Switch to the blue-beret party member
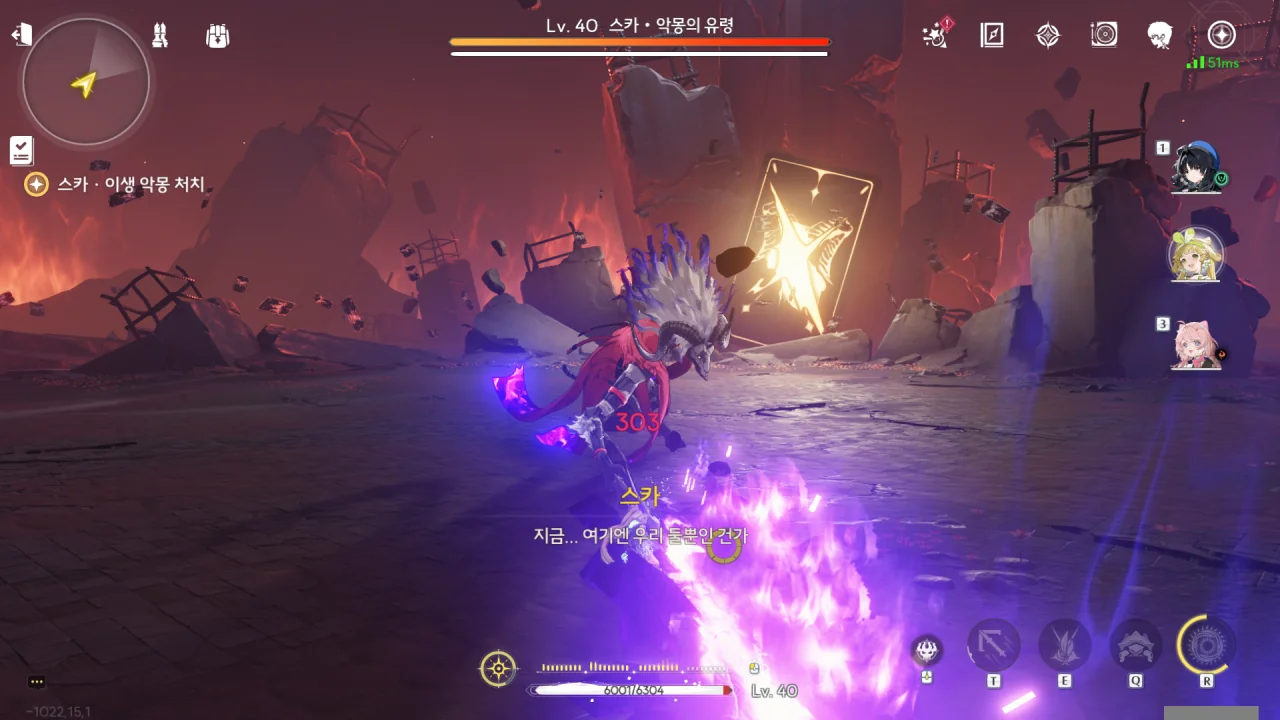This screenshot has height=720, width=1280. [1195, 166]
